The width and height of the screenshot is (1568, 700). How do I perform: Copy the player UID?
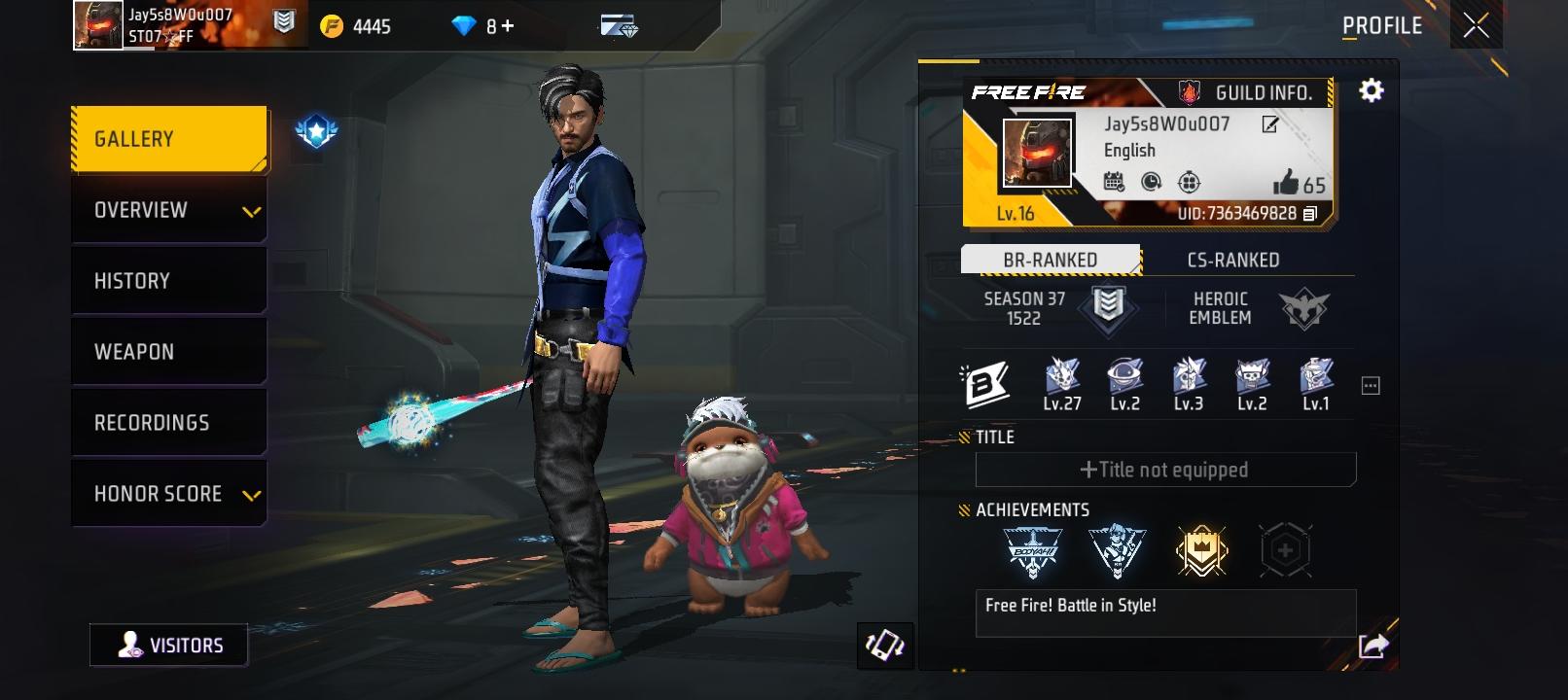coord(1310,214)
